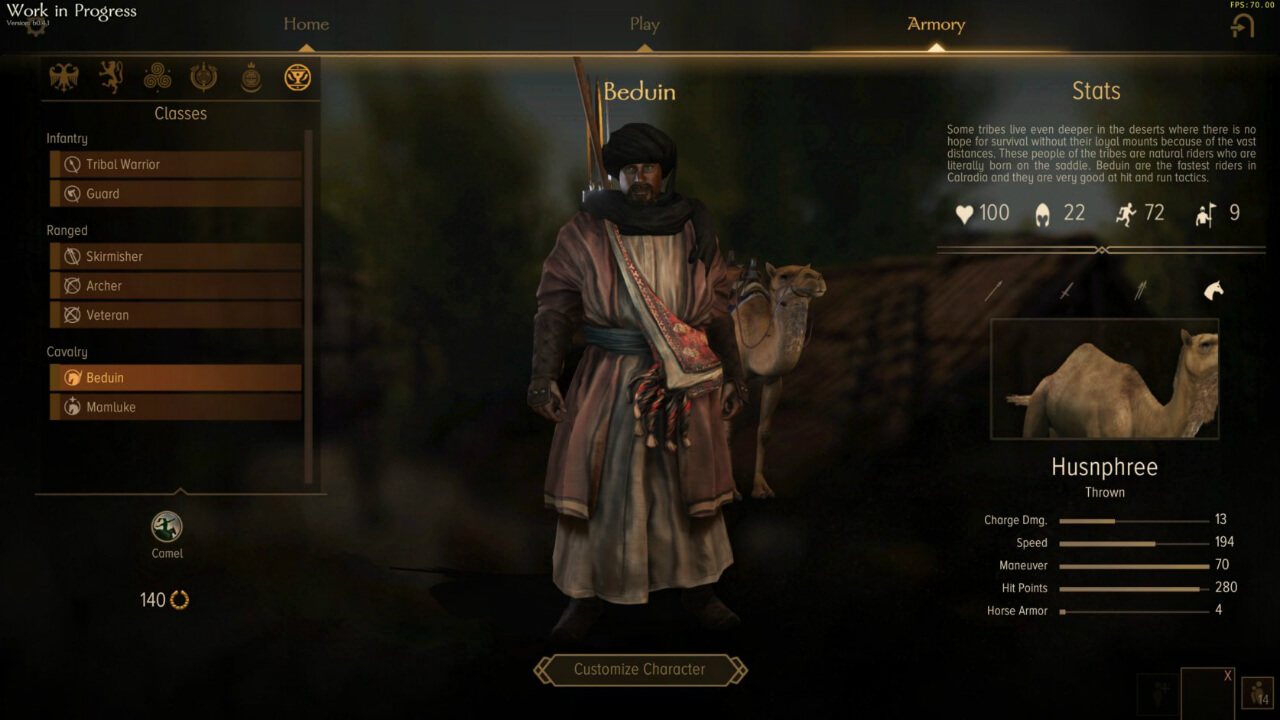1280x720 pixels.
Task: Click the Husnphree camel thumbnail
Action: pos(1104,378)
